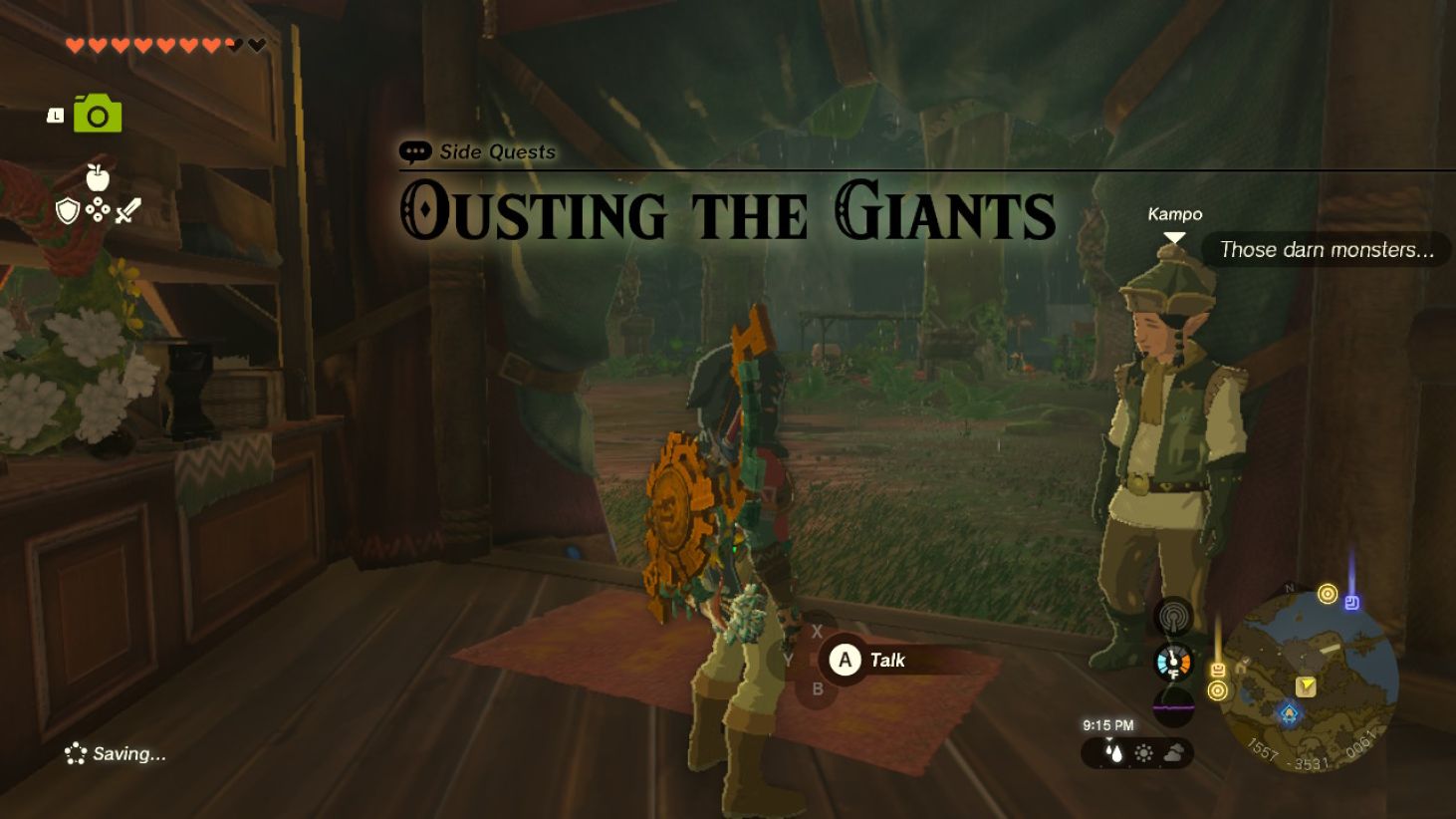
Task: Open the north compass indicator
Action: pyautogui.click(x=1289, y=589)
